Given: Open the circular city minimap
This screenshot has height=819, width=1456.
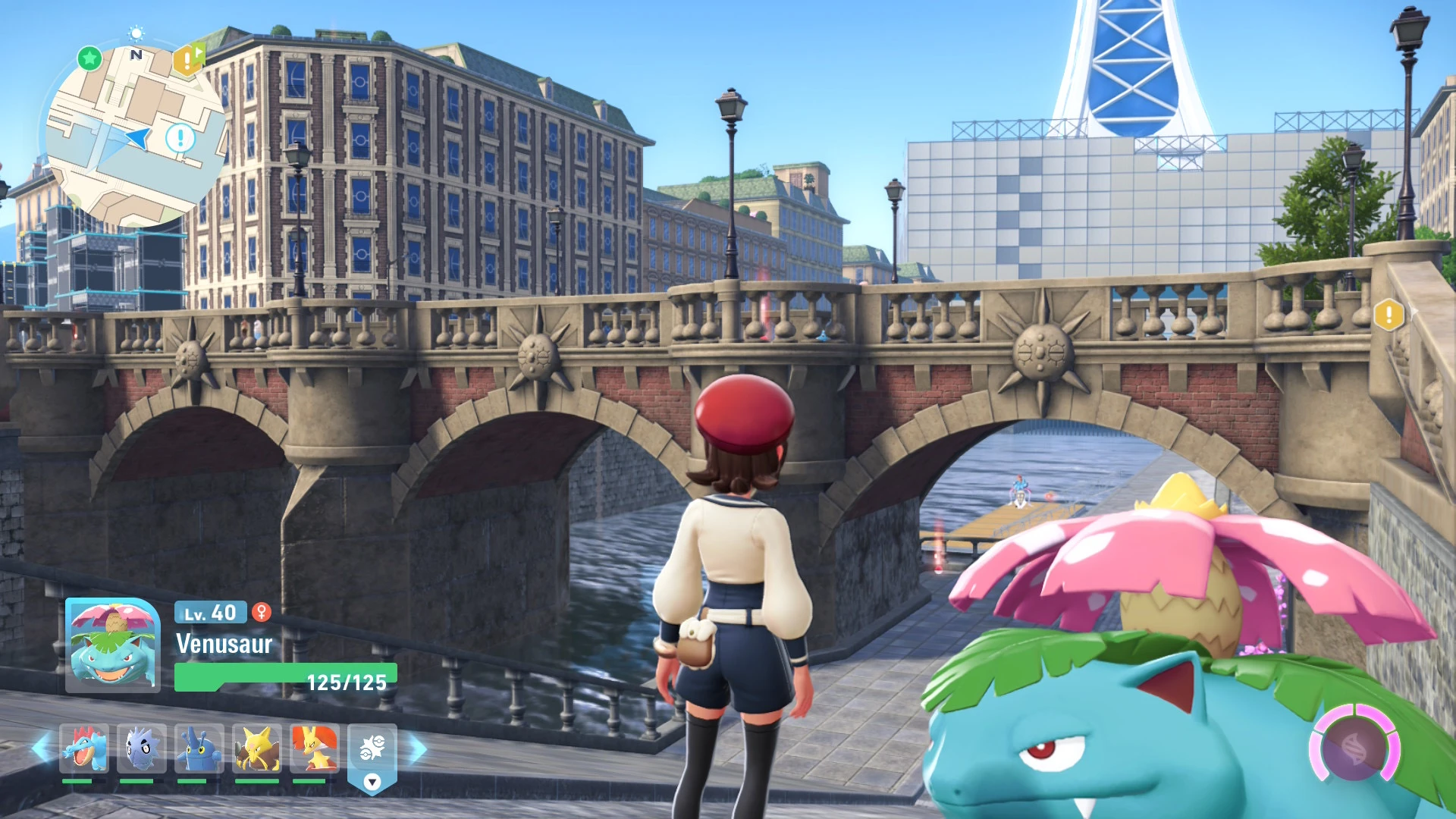Looking at the screenshot, I should (135, 136).
